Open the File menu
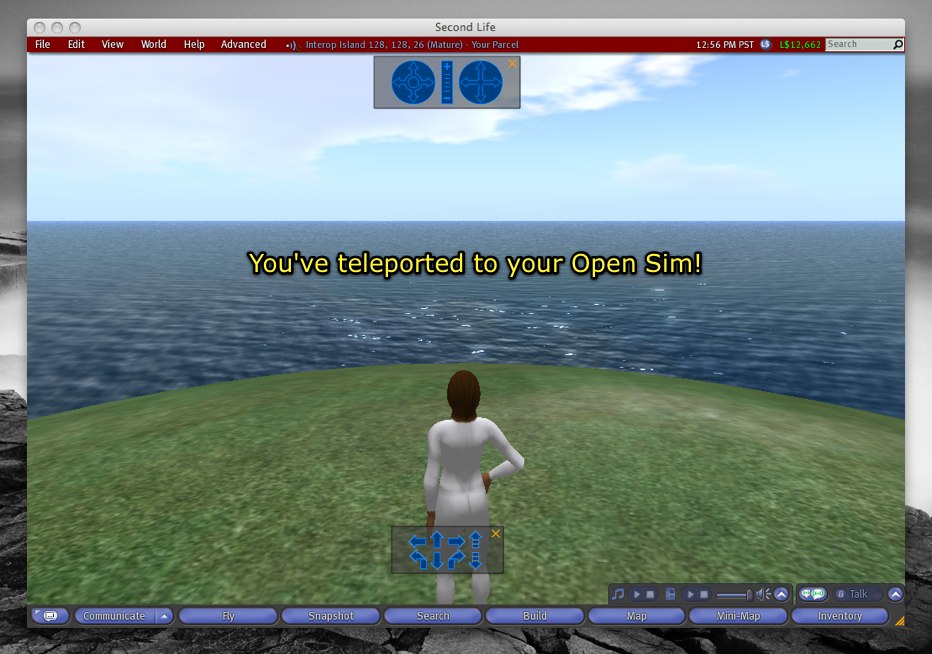Screen dimensions: 932x654 (42, 45)
